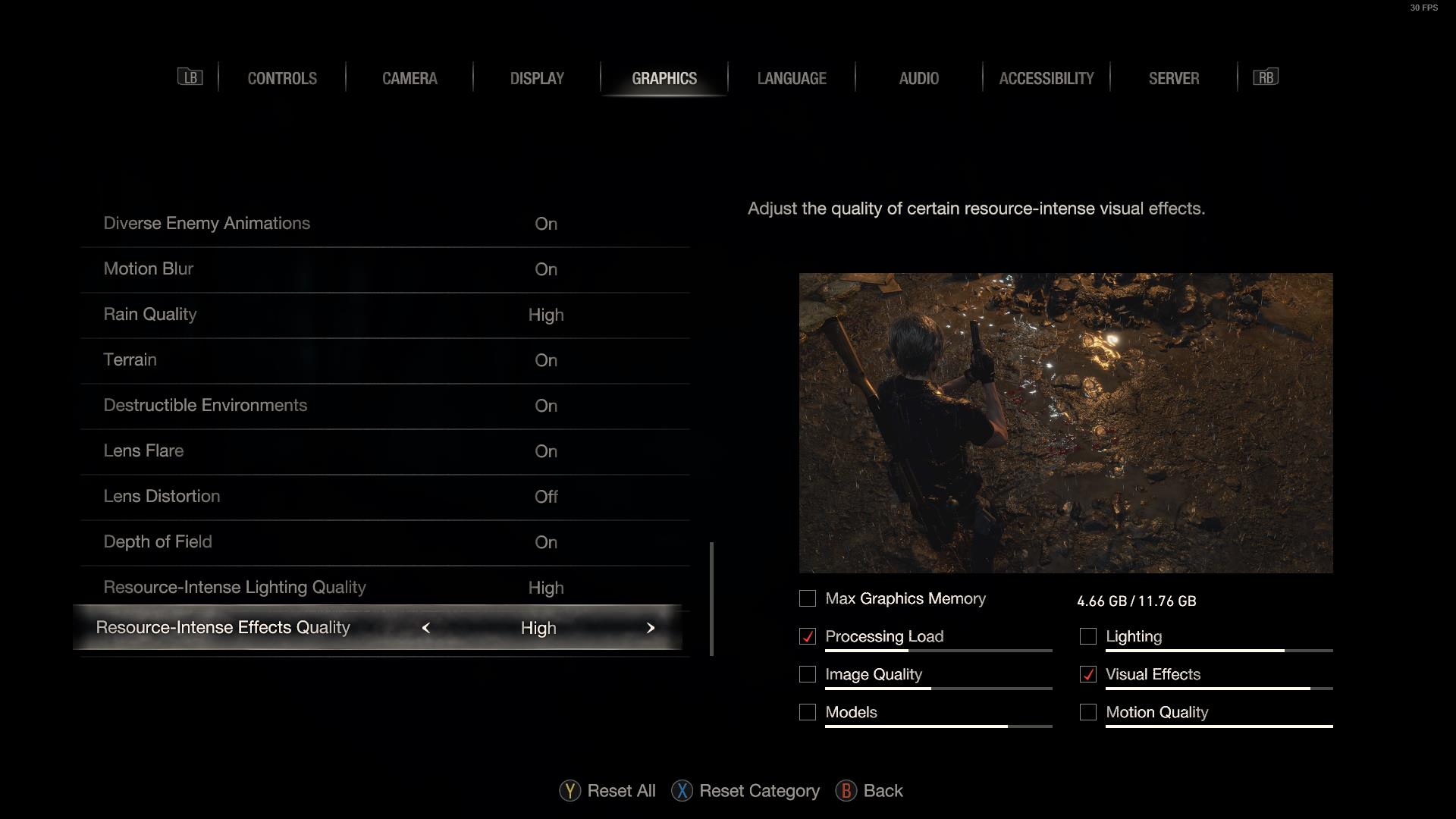Click left arrow for Effects Quality
The height and width of the screenshot is (819, 1456).
point(426,628)
